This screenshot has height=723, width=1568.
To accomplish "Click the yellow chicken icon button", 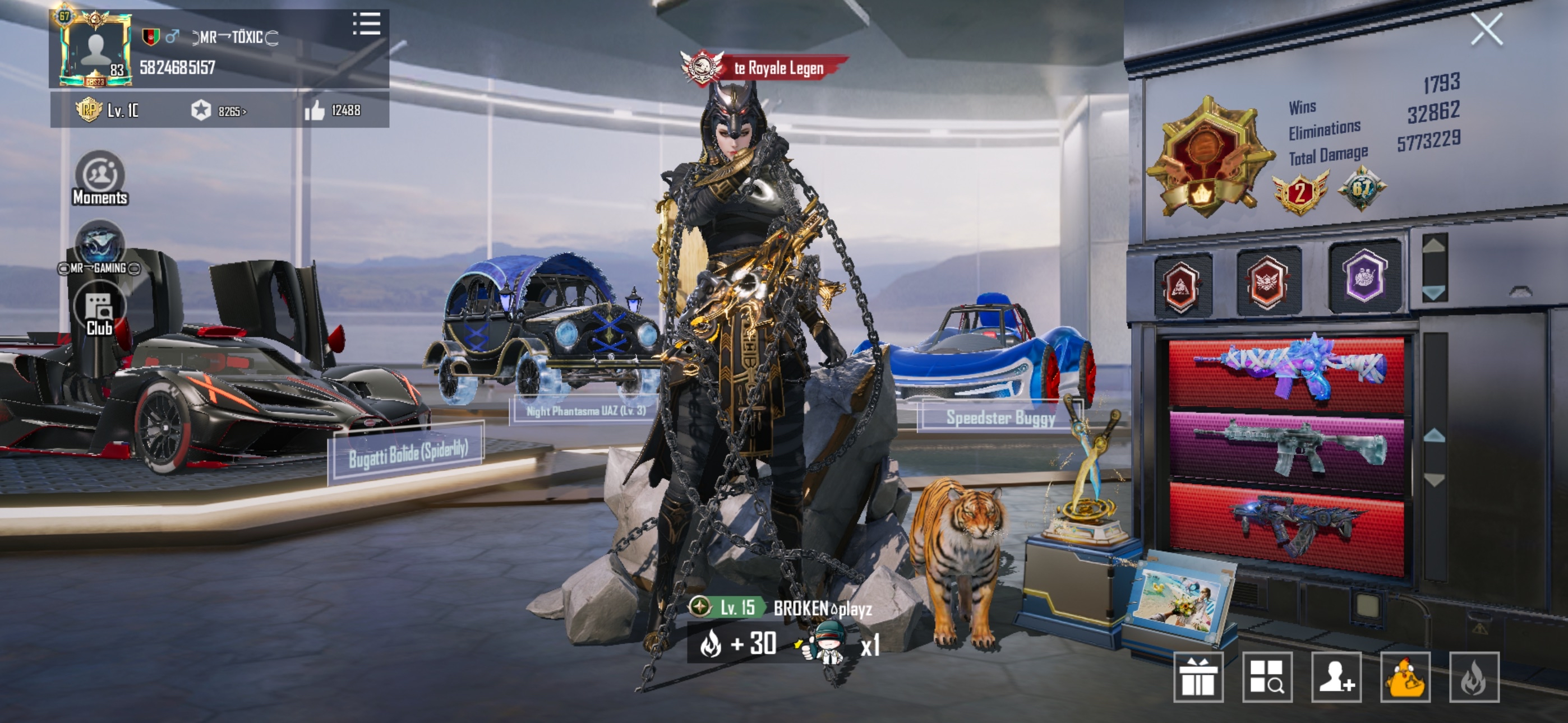I will (x=1405, y=676).
